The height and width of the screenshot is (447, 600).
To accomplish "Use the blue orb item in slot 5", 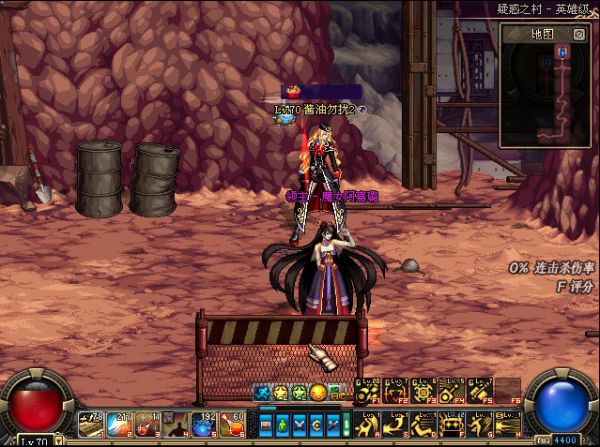I will [204, 424].
